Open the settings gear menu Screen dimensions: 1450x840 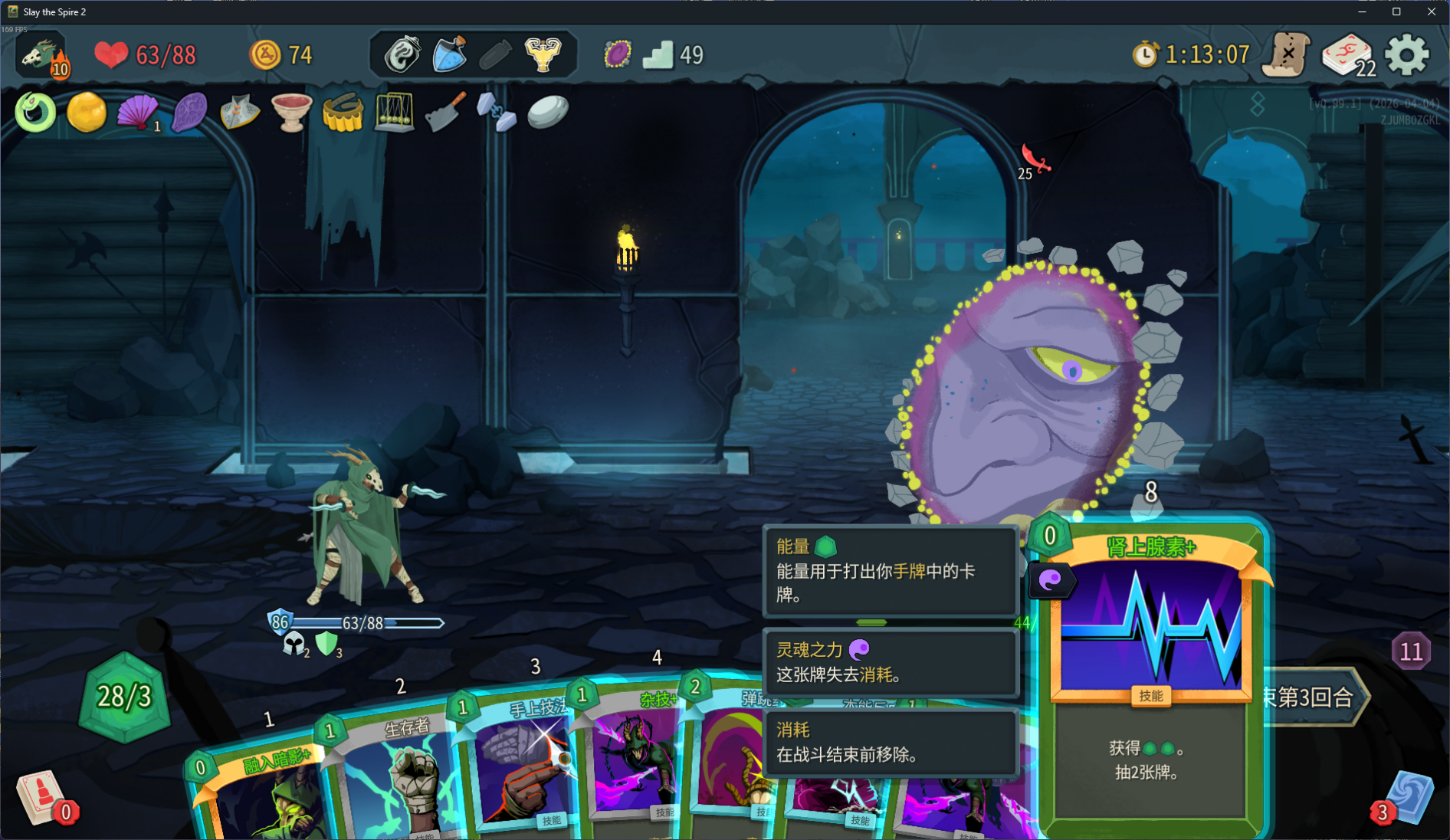(1407, 55)
